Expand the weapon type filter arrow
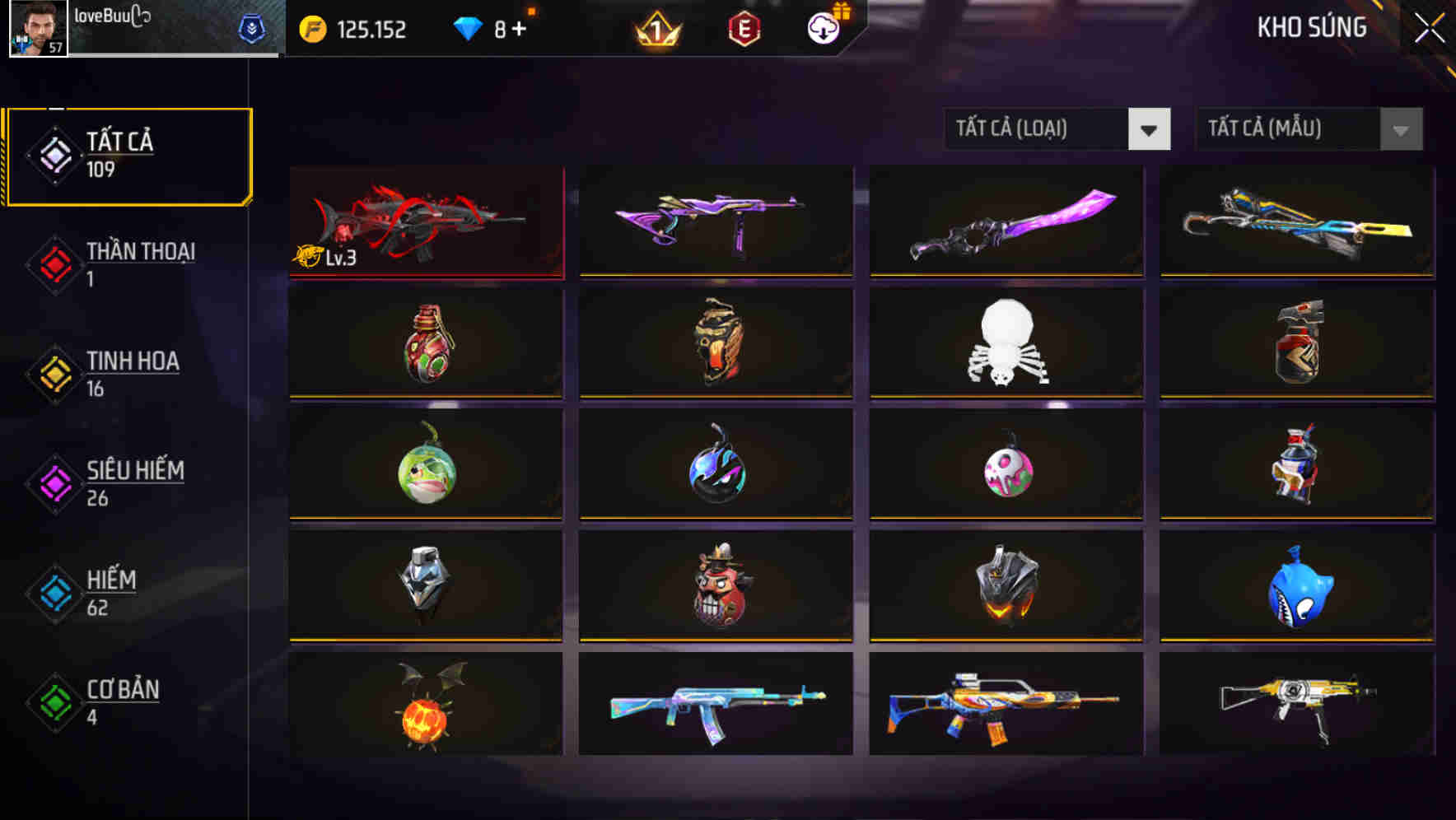 (1150, 129)
